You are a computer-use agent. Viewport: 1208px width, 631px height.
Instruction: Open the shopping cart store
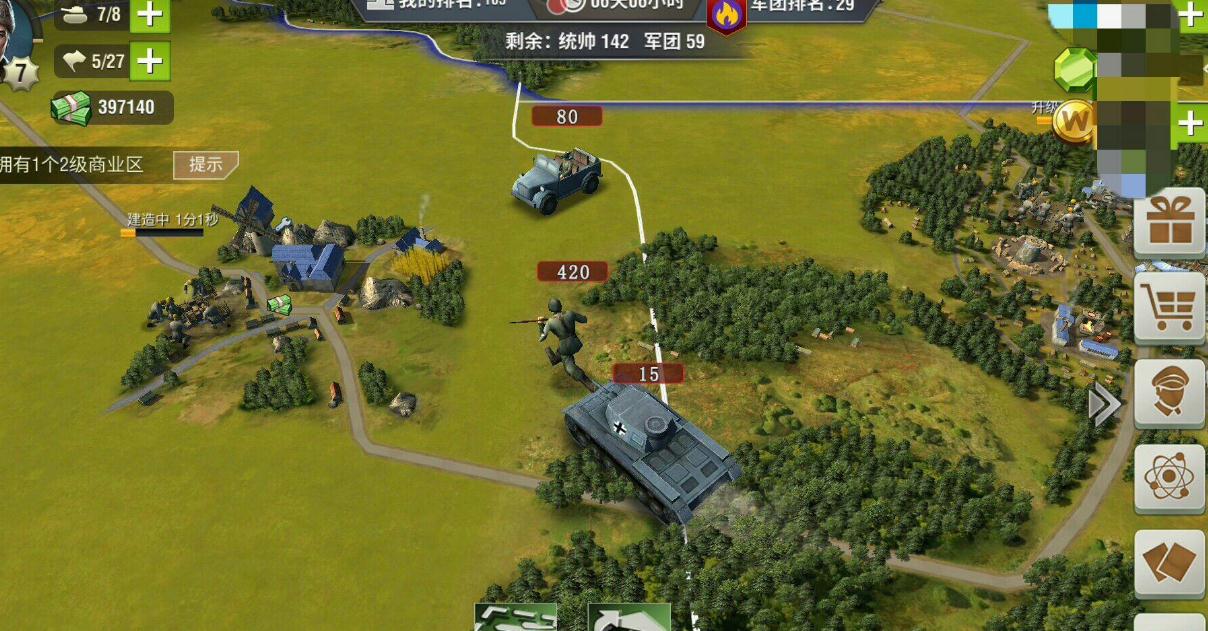(x=1170, y=309)
